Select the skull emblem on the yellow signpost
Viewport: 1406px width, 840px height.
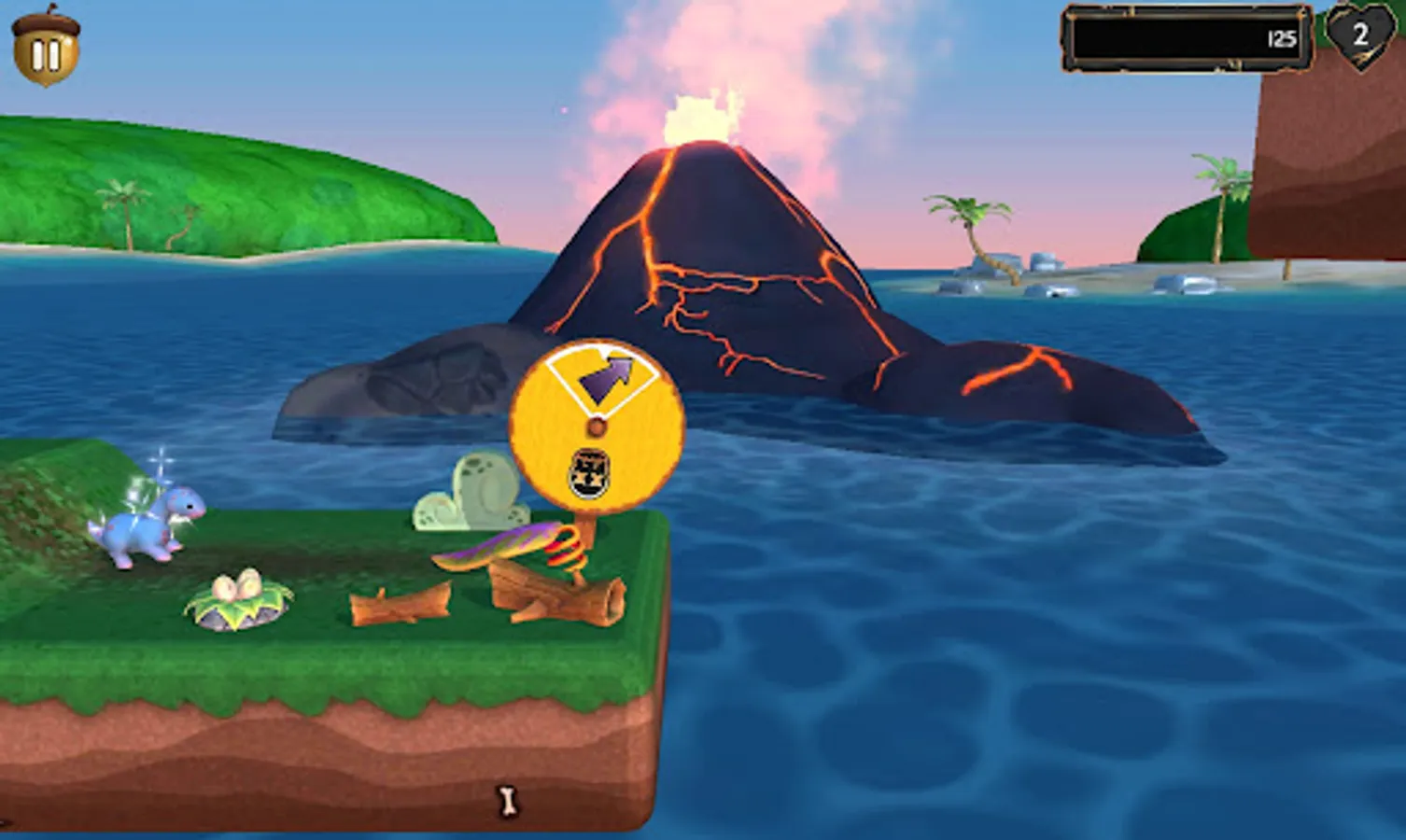tap(589, 474)
